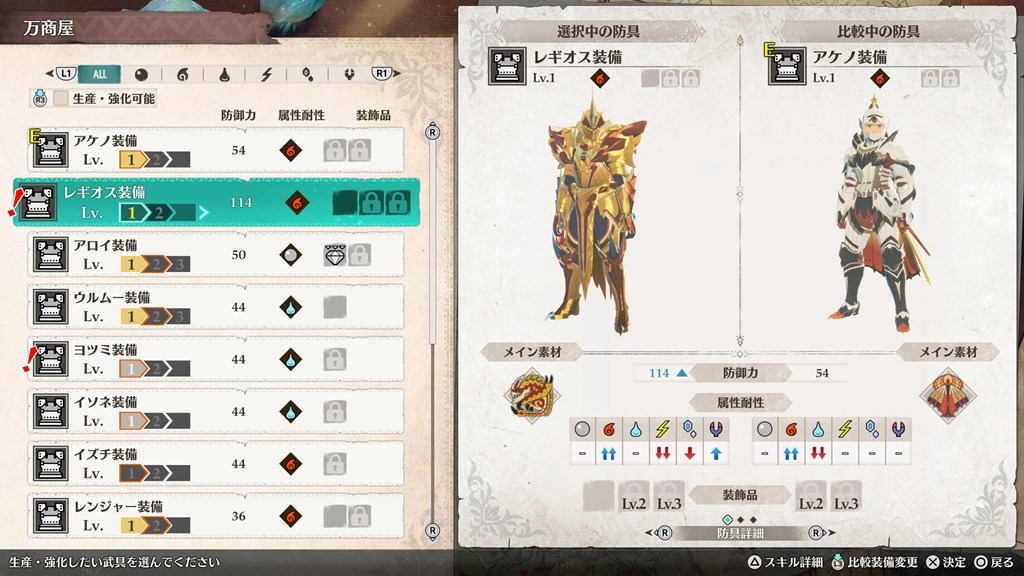Select the ALL filter tab
1024x576 pixels.
pos(100,73)
